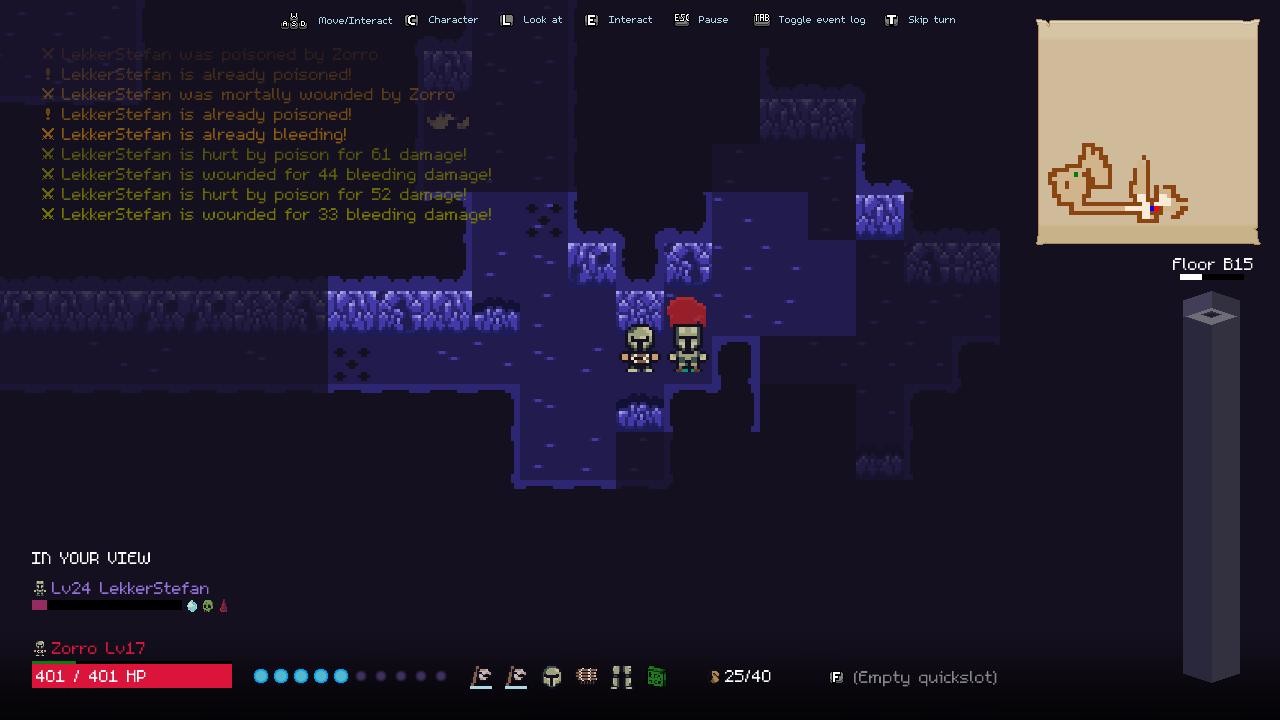Click the skull icon beside LekkerStefan
The width and height of the screenshot is (1280, 720).
39,588
